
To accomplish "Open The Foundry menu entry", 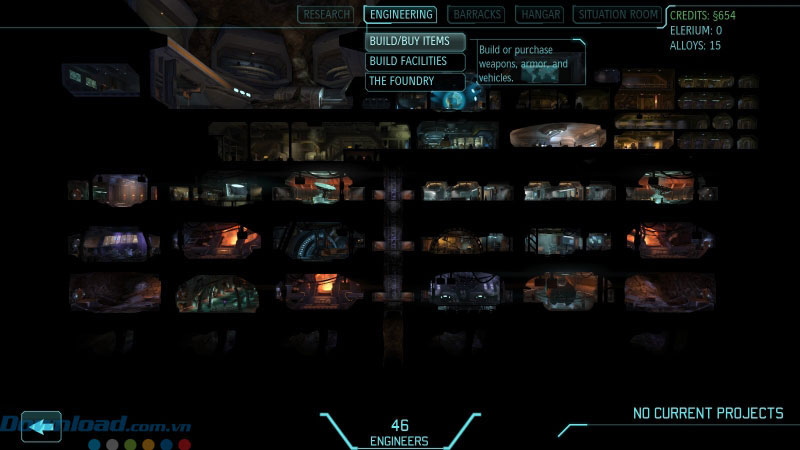I will coord(415,81).
